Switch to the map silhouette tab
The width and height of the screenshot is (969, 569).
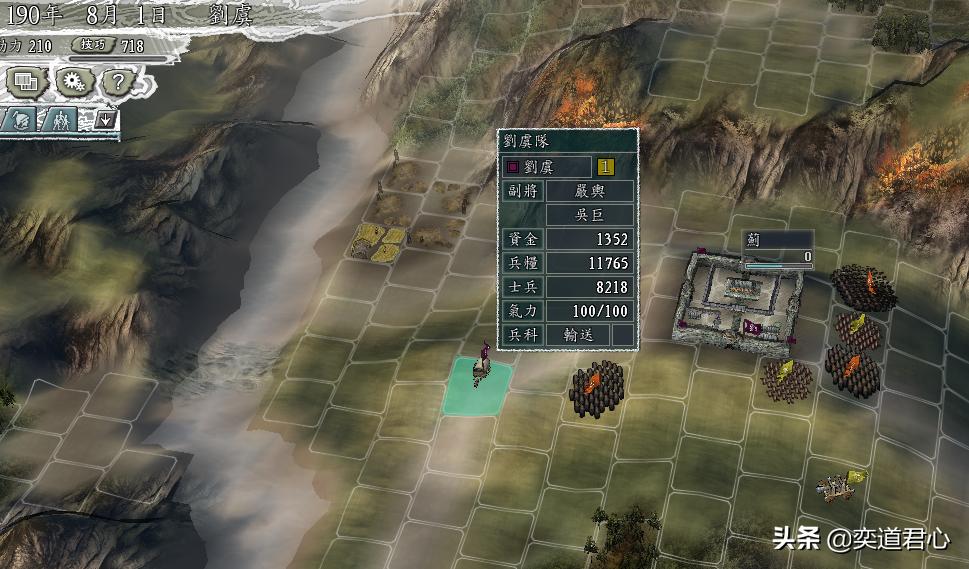coord(22,120)
